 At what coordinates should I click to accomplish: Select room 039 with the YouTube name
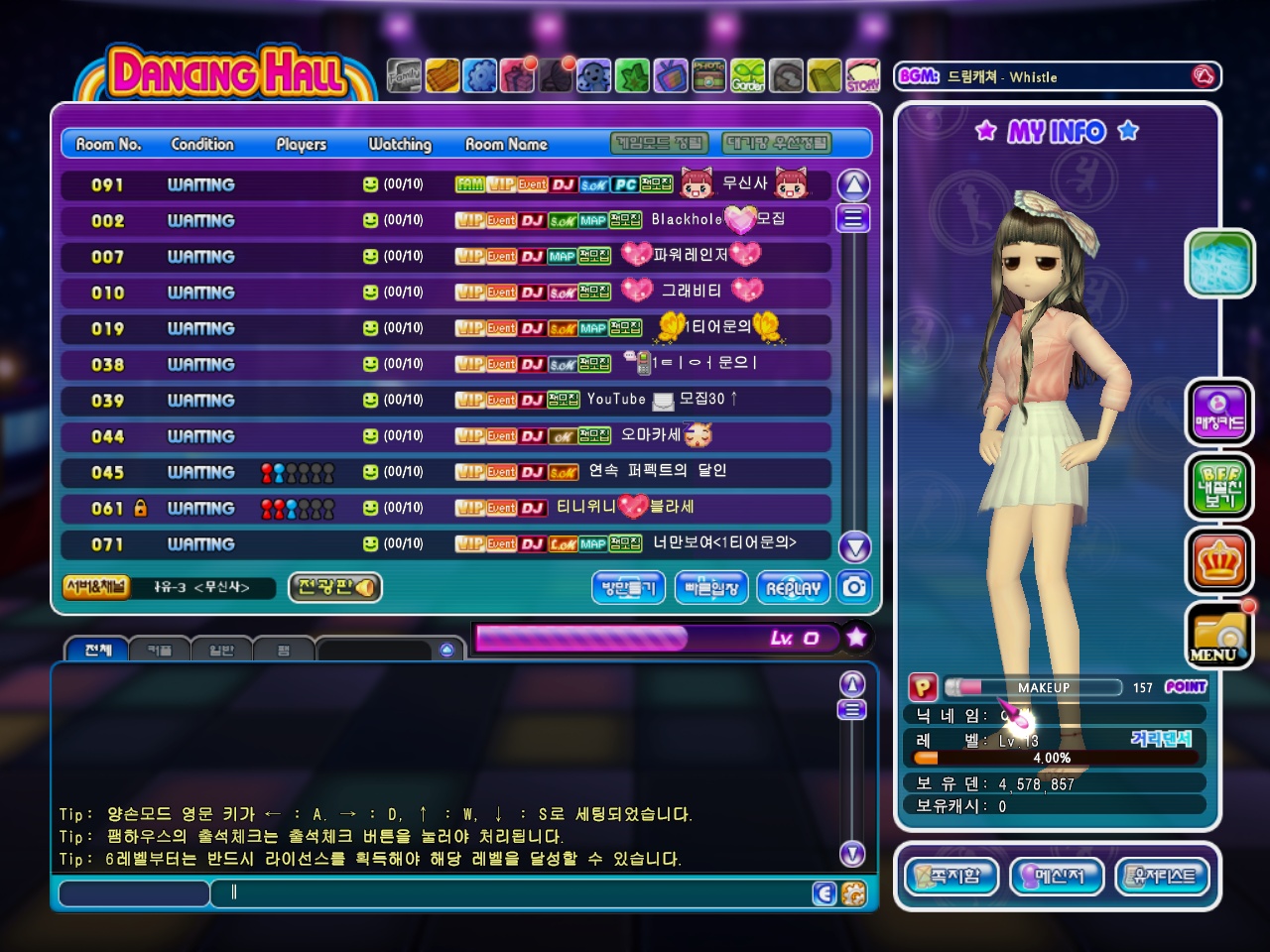tap(446, 400)
